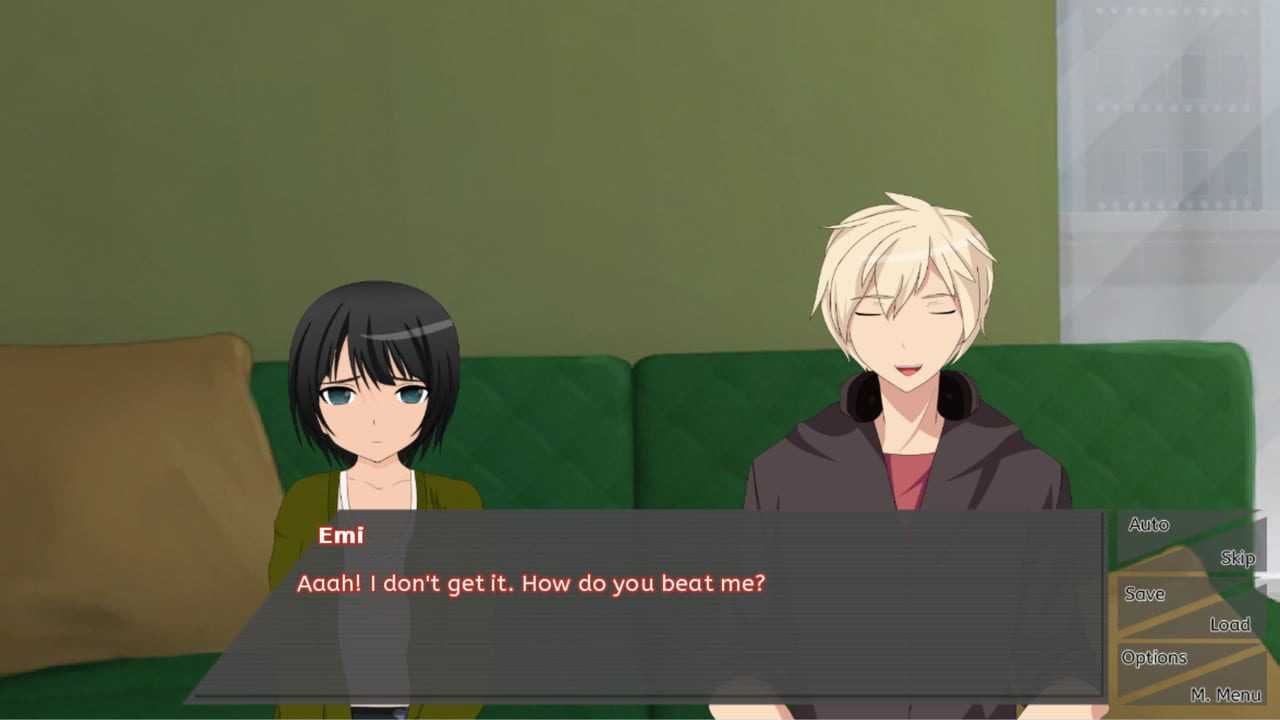Open the Save menu
The image size is (1280, 720).
coord(1144,594)
